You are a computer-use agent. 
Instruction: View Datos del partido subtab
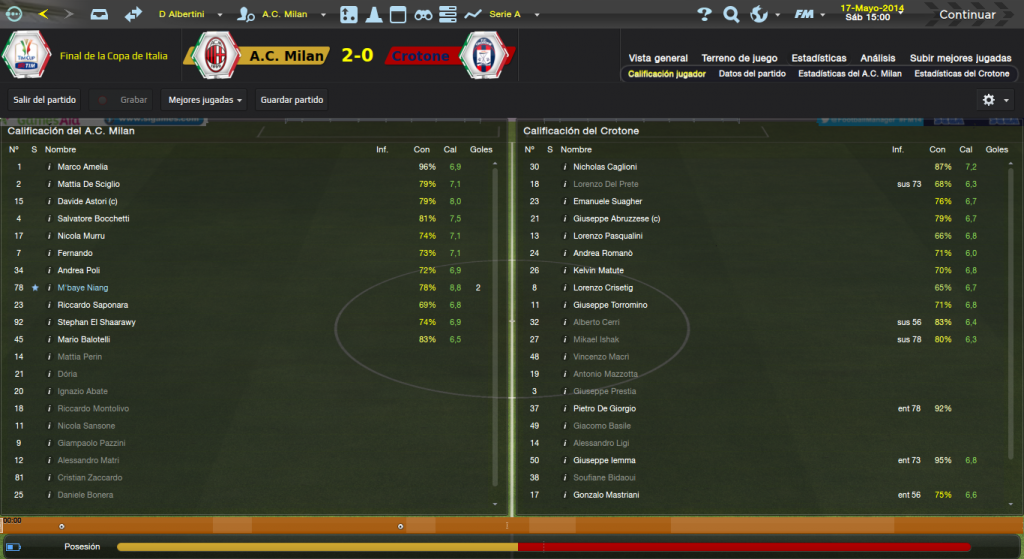pyautogui.click(x=751, y=74)
